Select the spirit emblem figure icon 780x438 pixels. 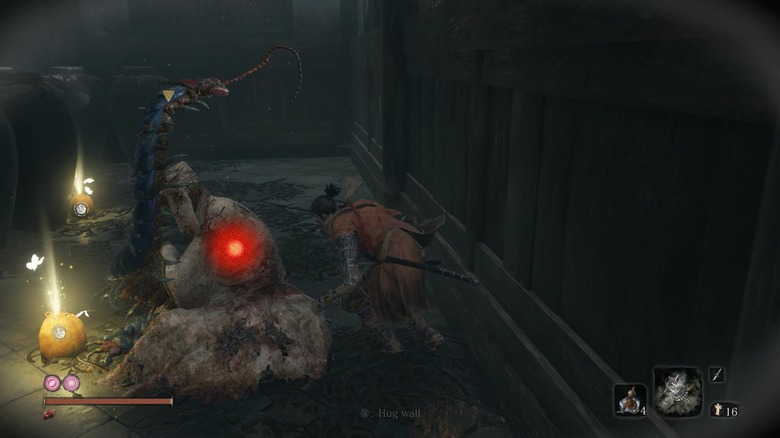(x=718, y=409)
